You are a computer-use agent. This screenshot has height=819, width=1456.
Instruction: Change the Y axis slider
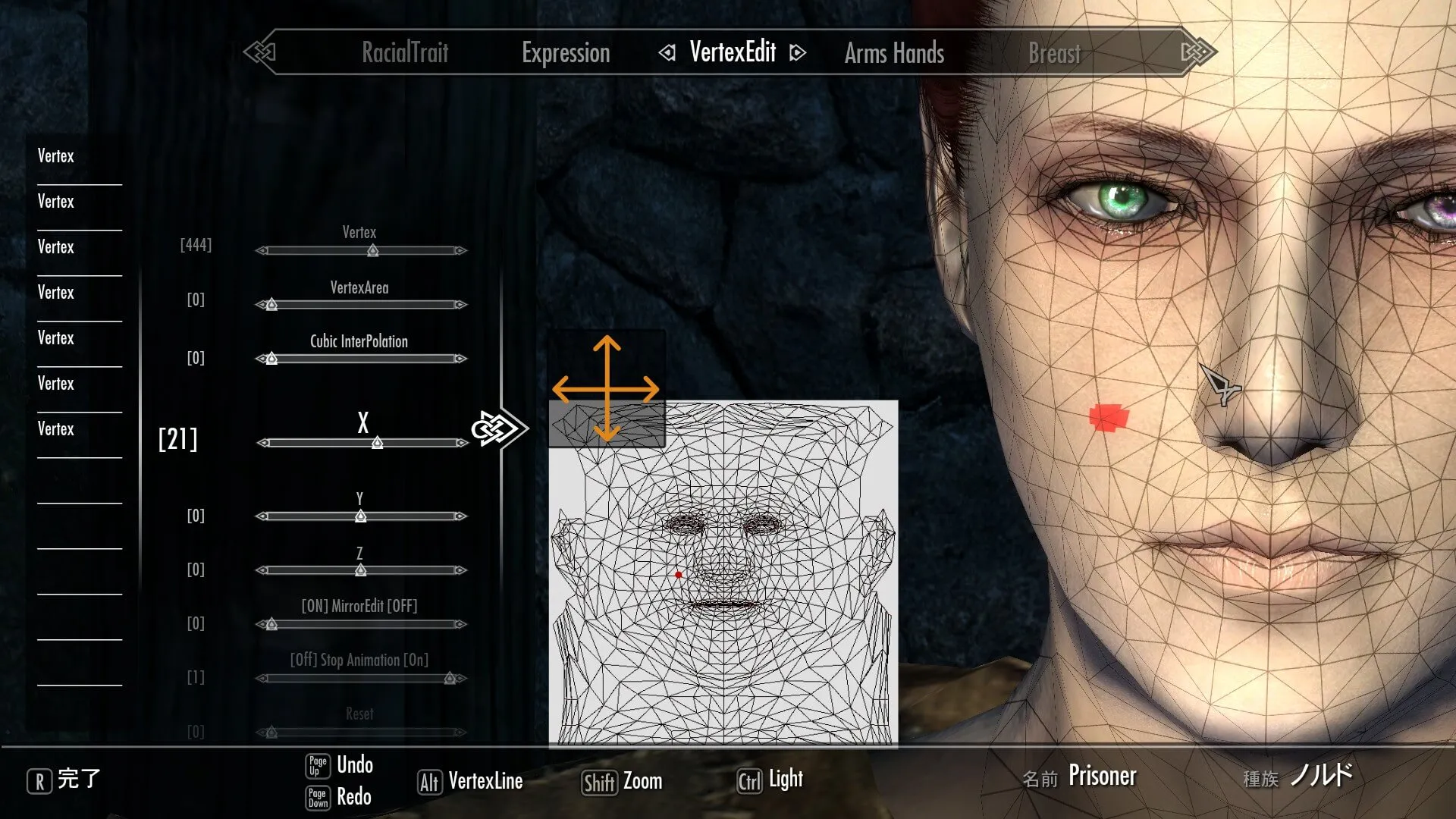[x=361, y=516]
